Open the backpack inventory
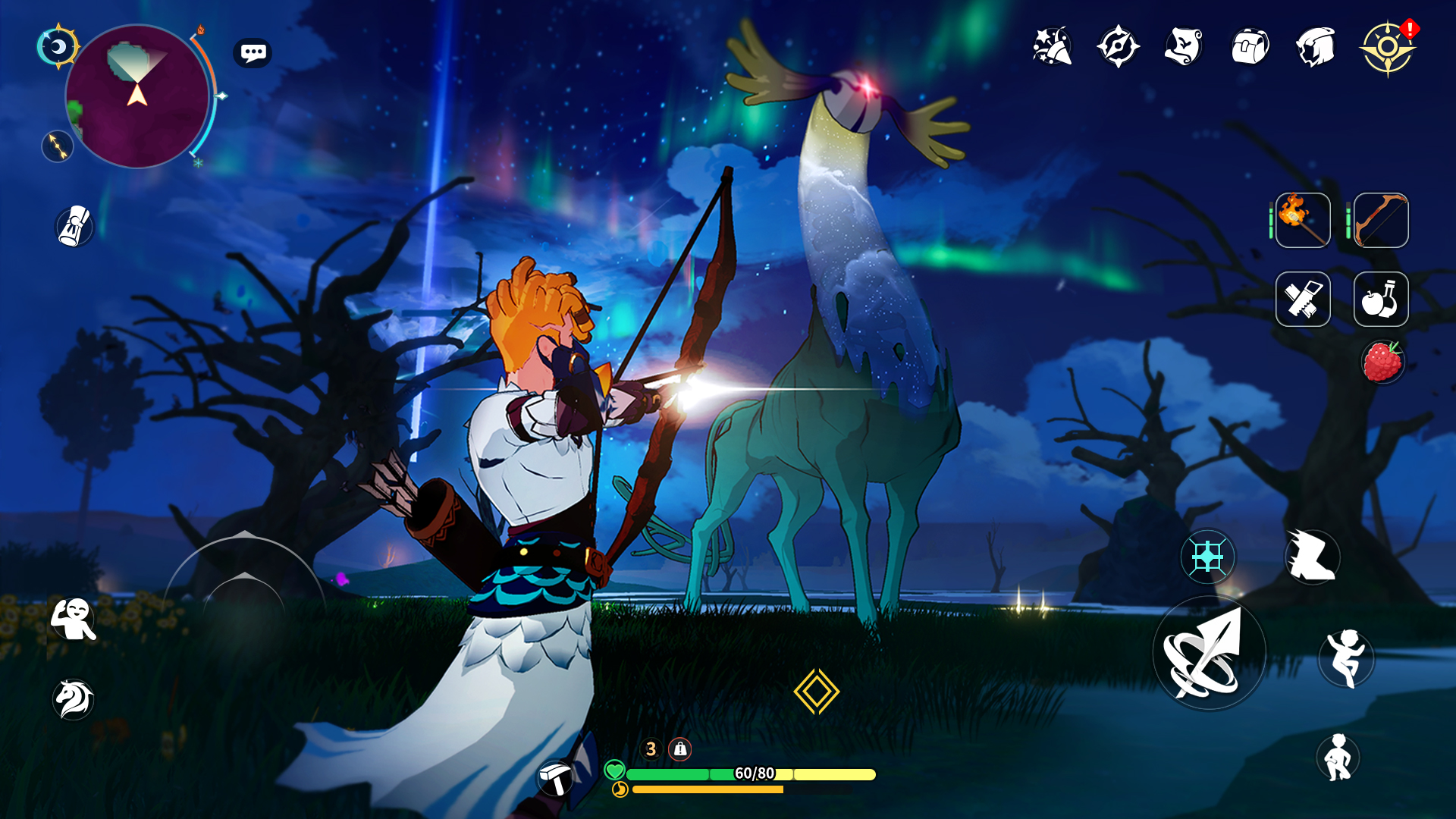 pyautogui.click(x=1250, y=48)
